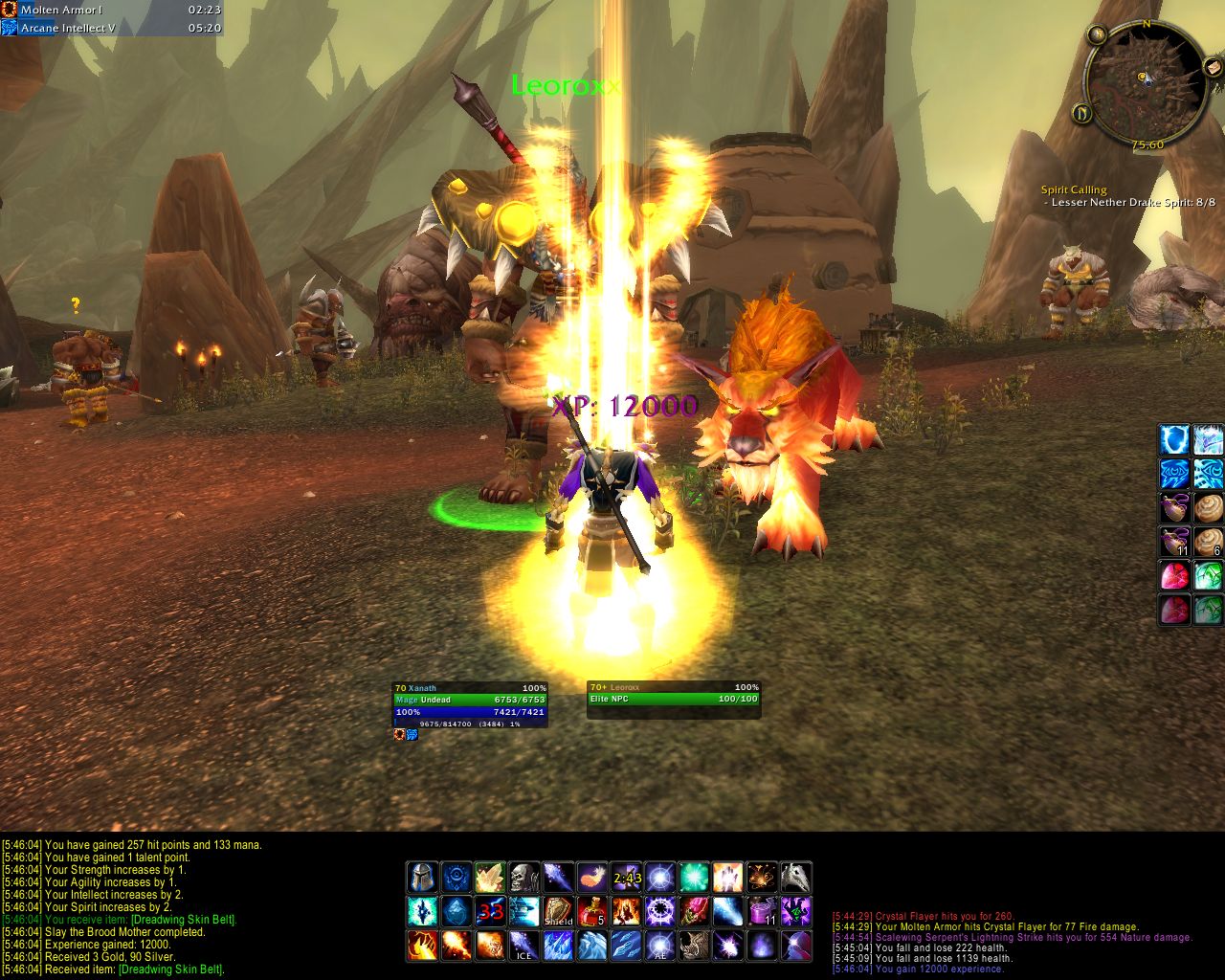
Task: Select the Spirit Calling quest tracker entry
Action: tap(1074, 189)
